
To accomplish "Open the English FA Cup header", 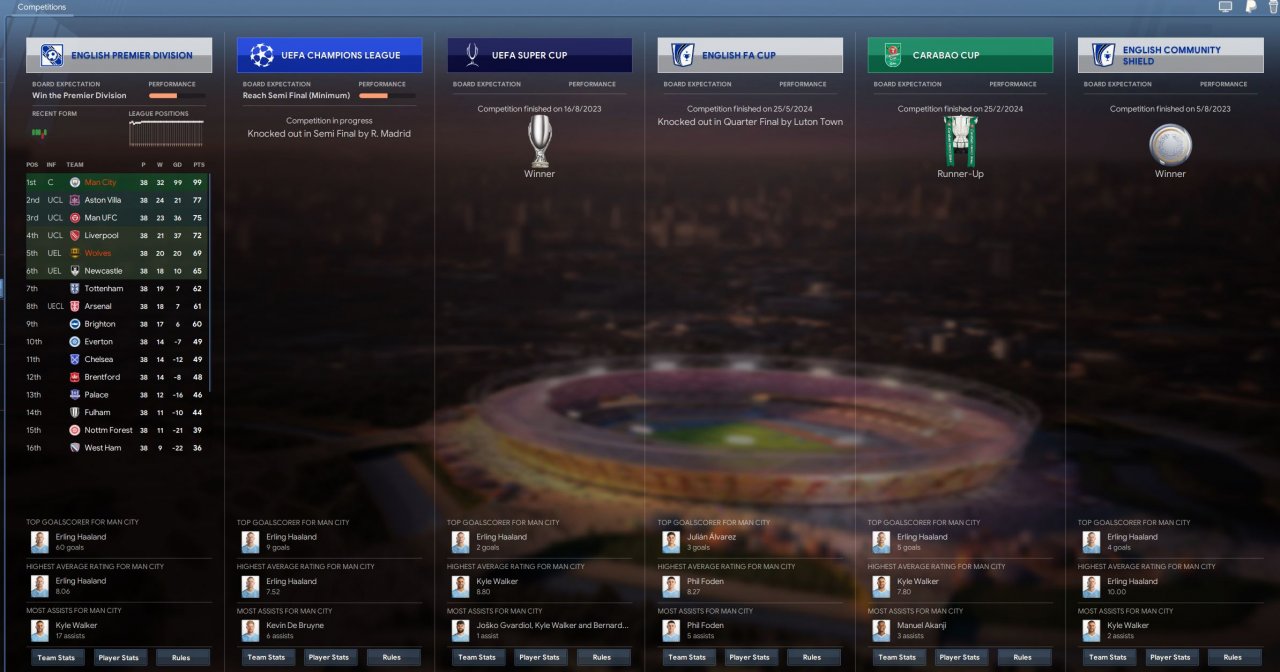I will (x=750, y=55).
